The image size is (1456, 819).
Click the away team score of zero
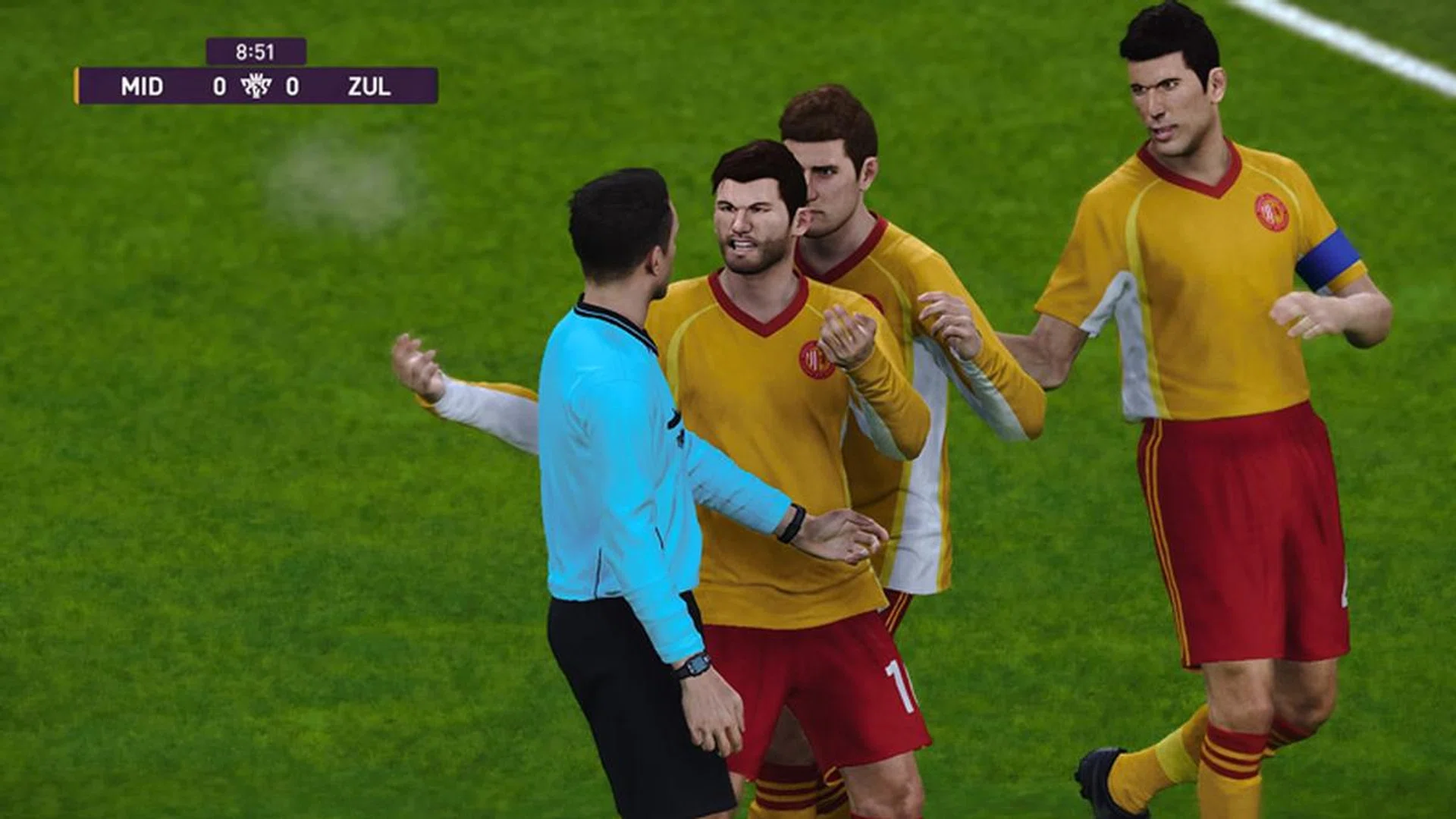click(290, 85)
